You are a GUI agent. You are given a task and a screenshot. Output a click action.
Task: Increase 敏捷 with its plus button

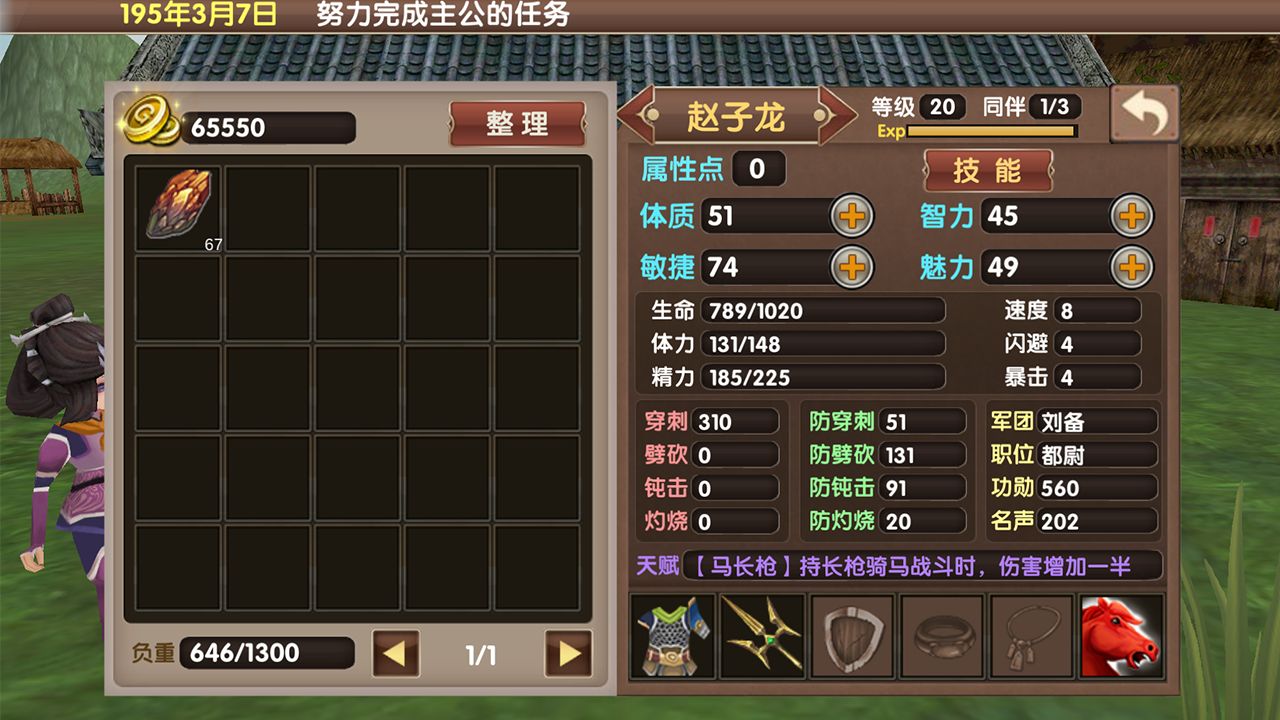pyautogui.click(x=849, y=268)
